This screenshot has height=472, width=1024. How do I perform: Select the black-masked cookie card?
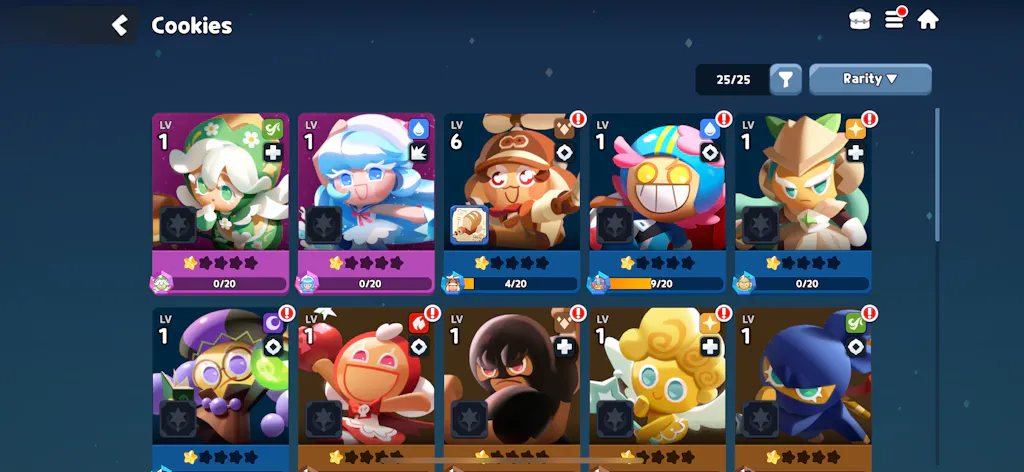pos(512,385)
